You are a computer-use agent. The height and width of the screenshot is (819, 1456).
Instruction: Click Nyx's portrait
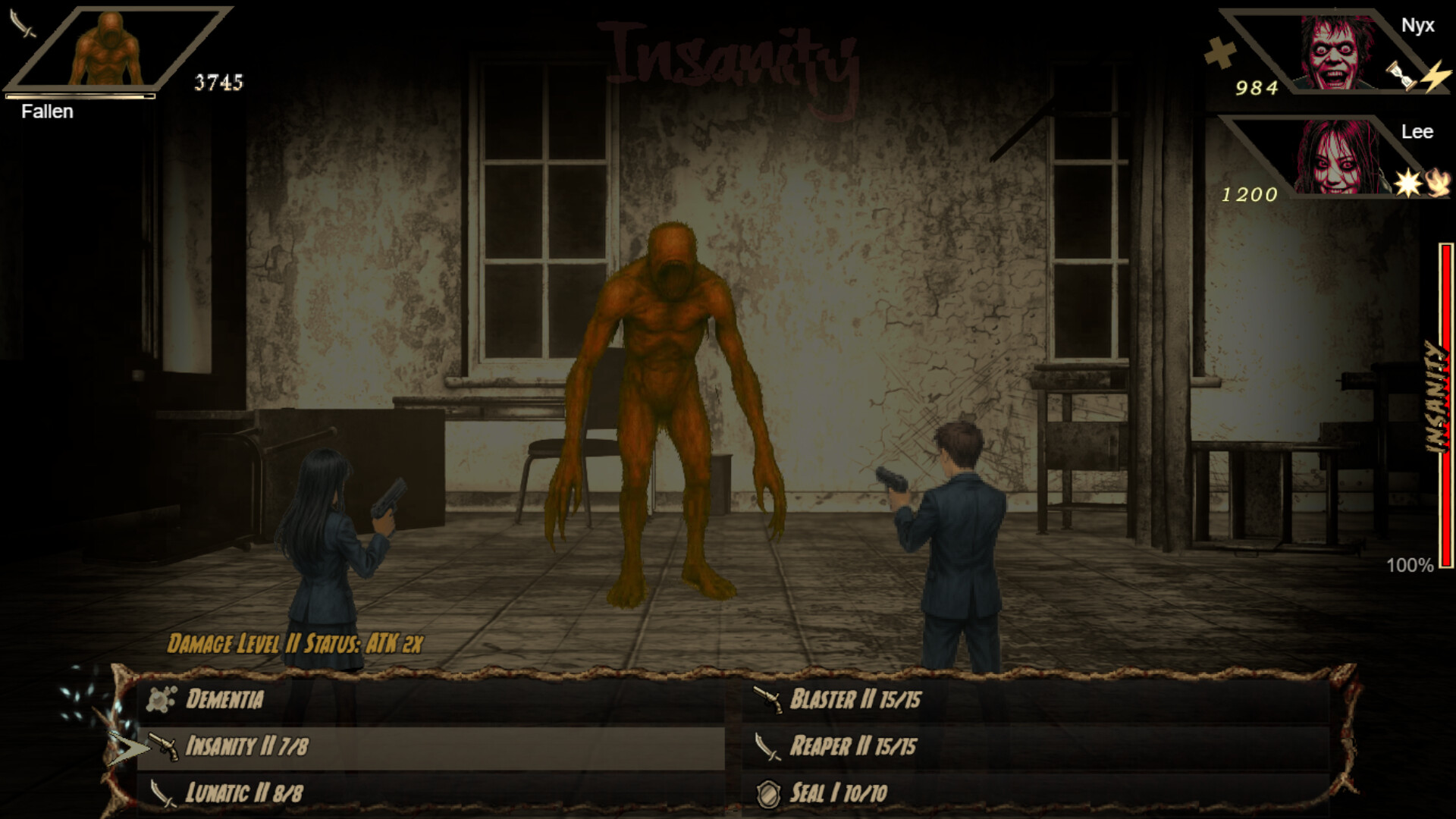(1337, 53)
